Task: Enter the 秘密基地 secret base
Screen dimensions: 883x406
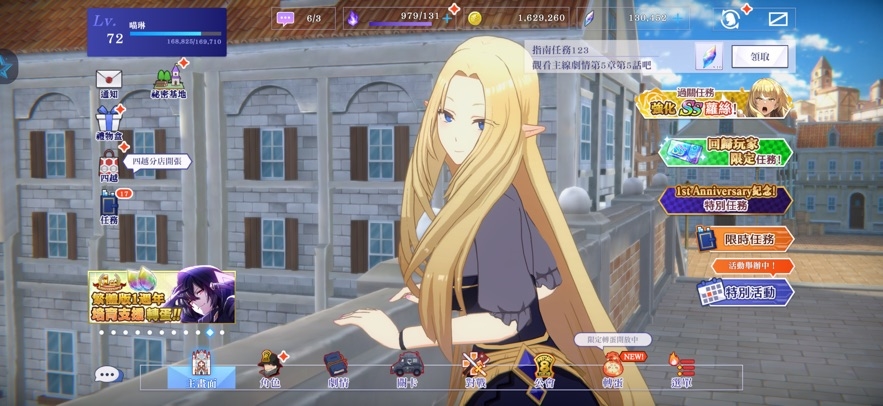Action: (x=168, y=80)
